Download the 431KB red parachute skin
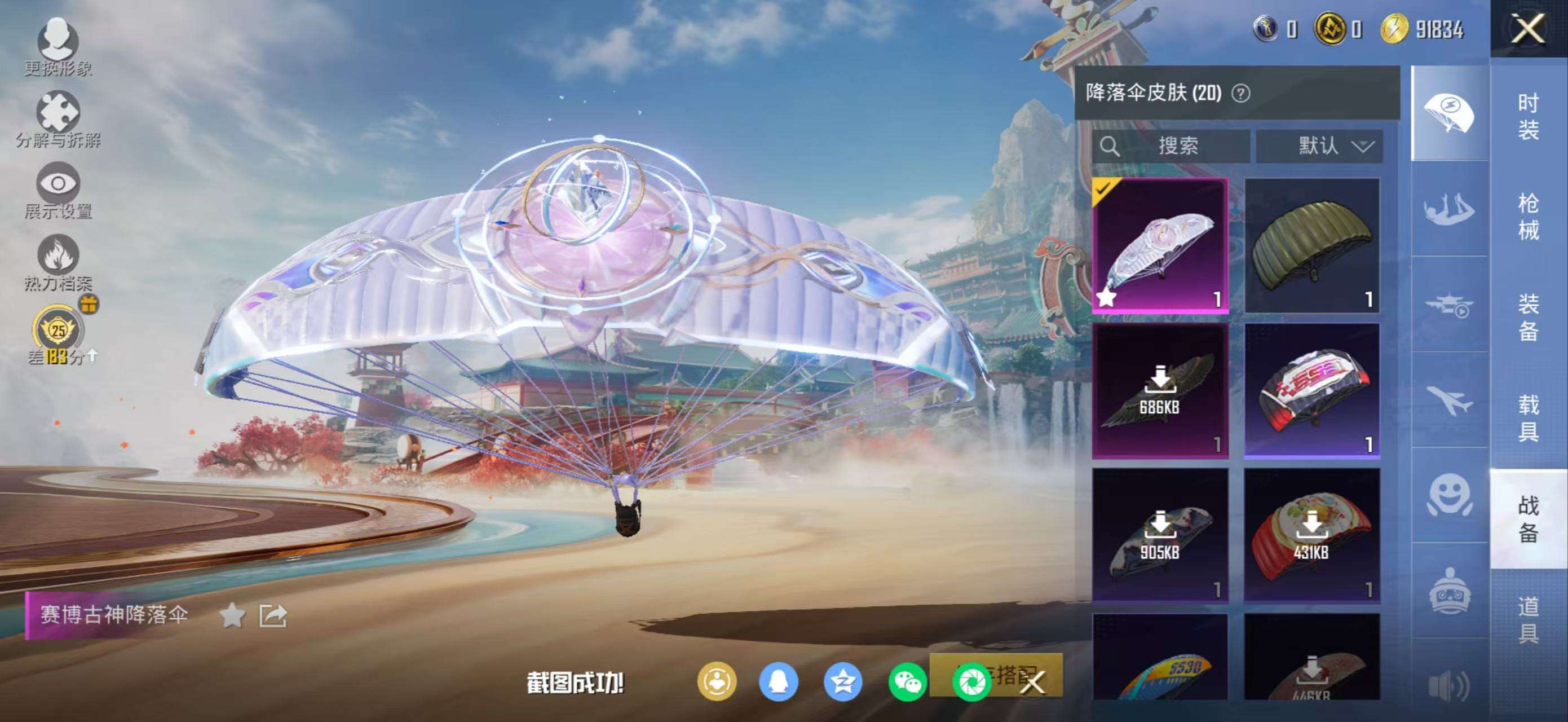Screen dimensions: 1568x722 [x=1311, y=536]
